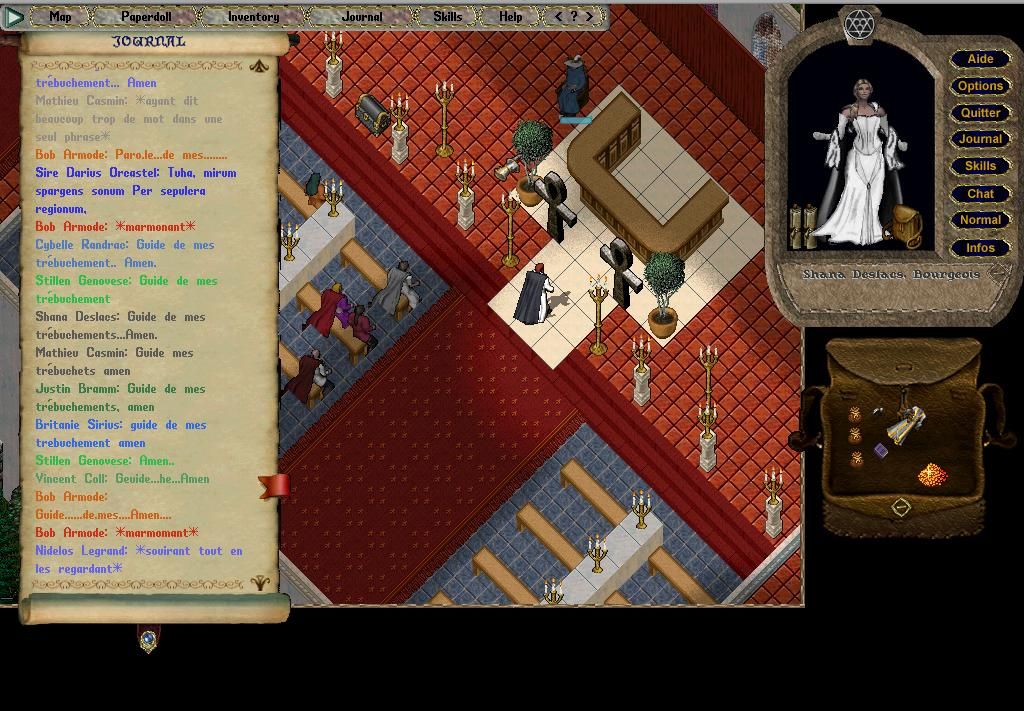Open the Journal via the paperdoll button
Screen dimensions: 1024x711
(980, 139)
